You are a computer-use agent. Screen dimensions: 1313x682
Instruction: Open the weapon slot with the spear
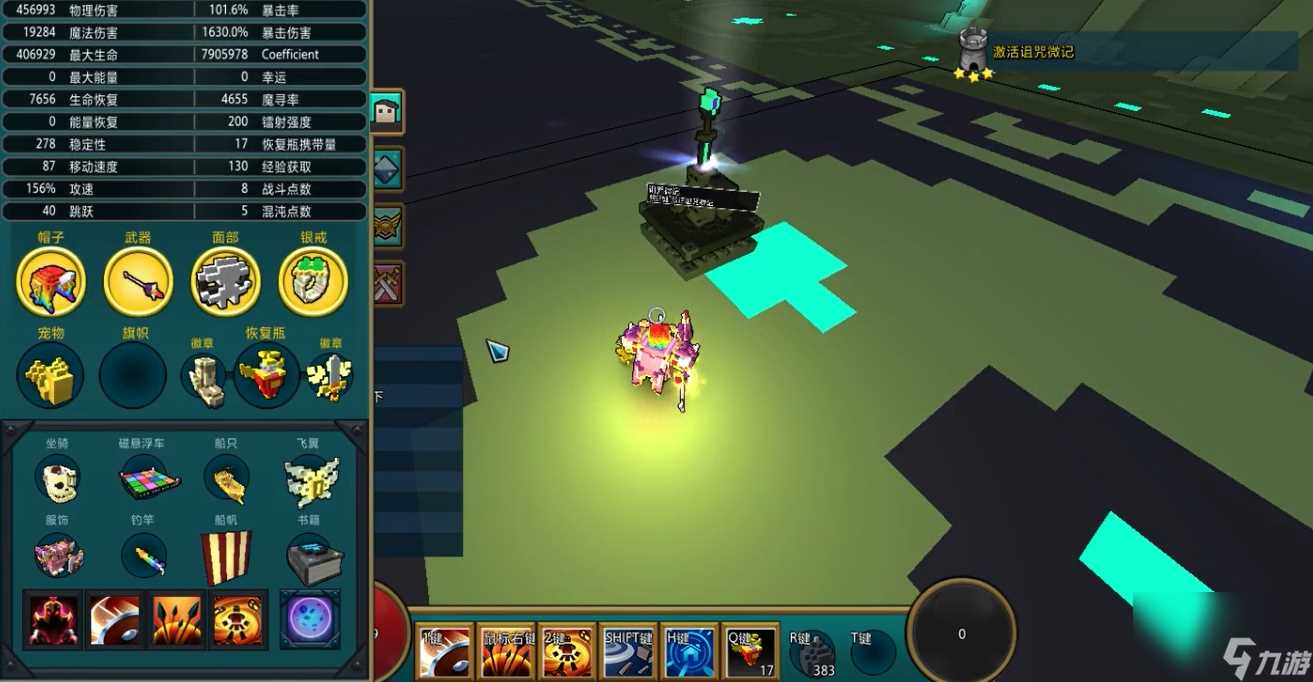(x=138, y=282)
